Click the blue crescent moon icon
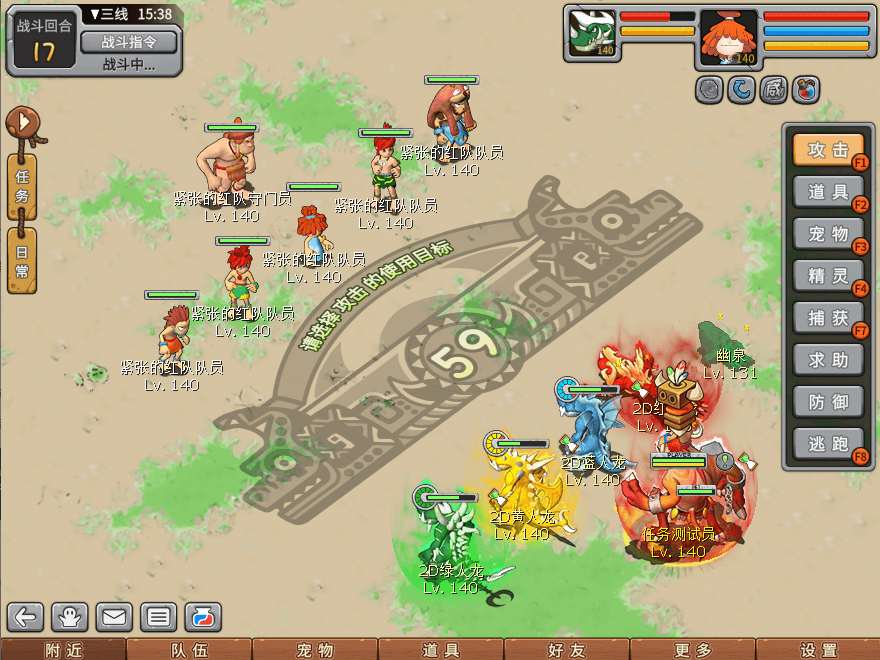This screenshot has height=660, width=880. pyautogui.click(x=741, y=90)
